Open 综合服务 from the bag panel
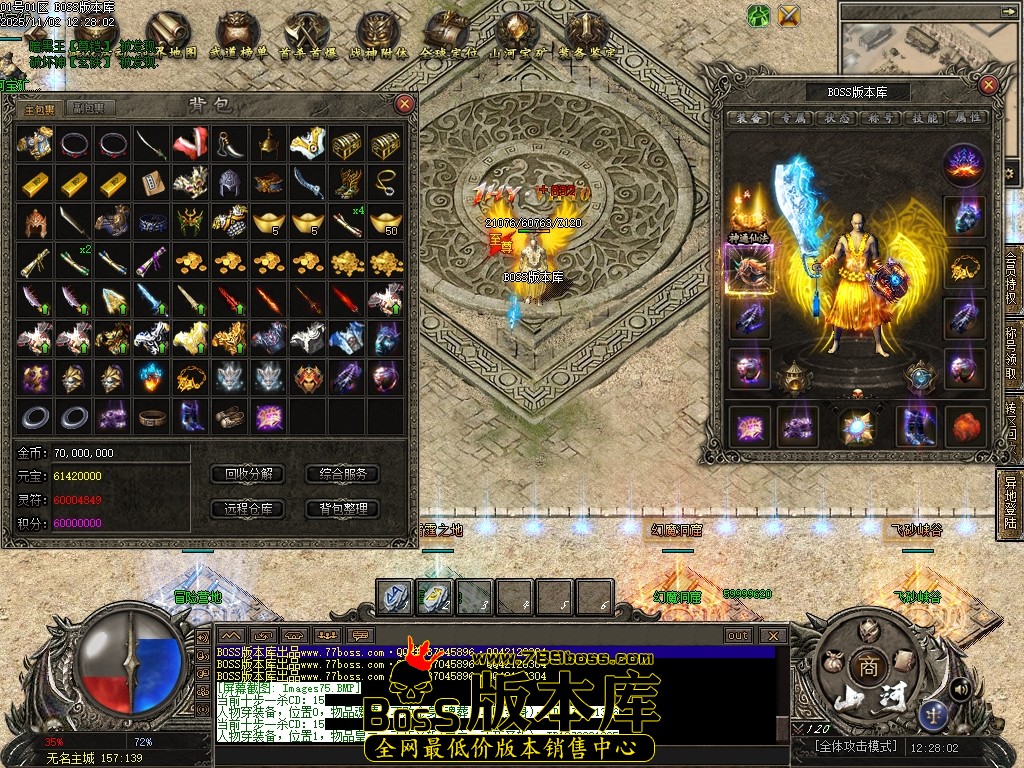This screenshot has width=1024, height=768. pyautogui.click(x=342, y=474)
